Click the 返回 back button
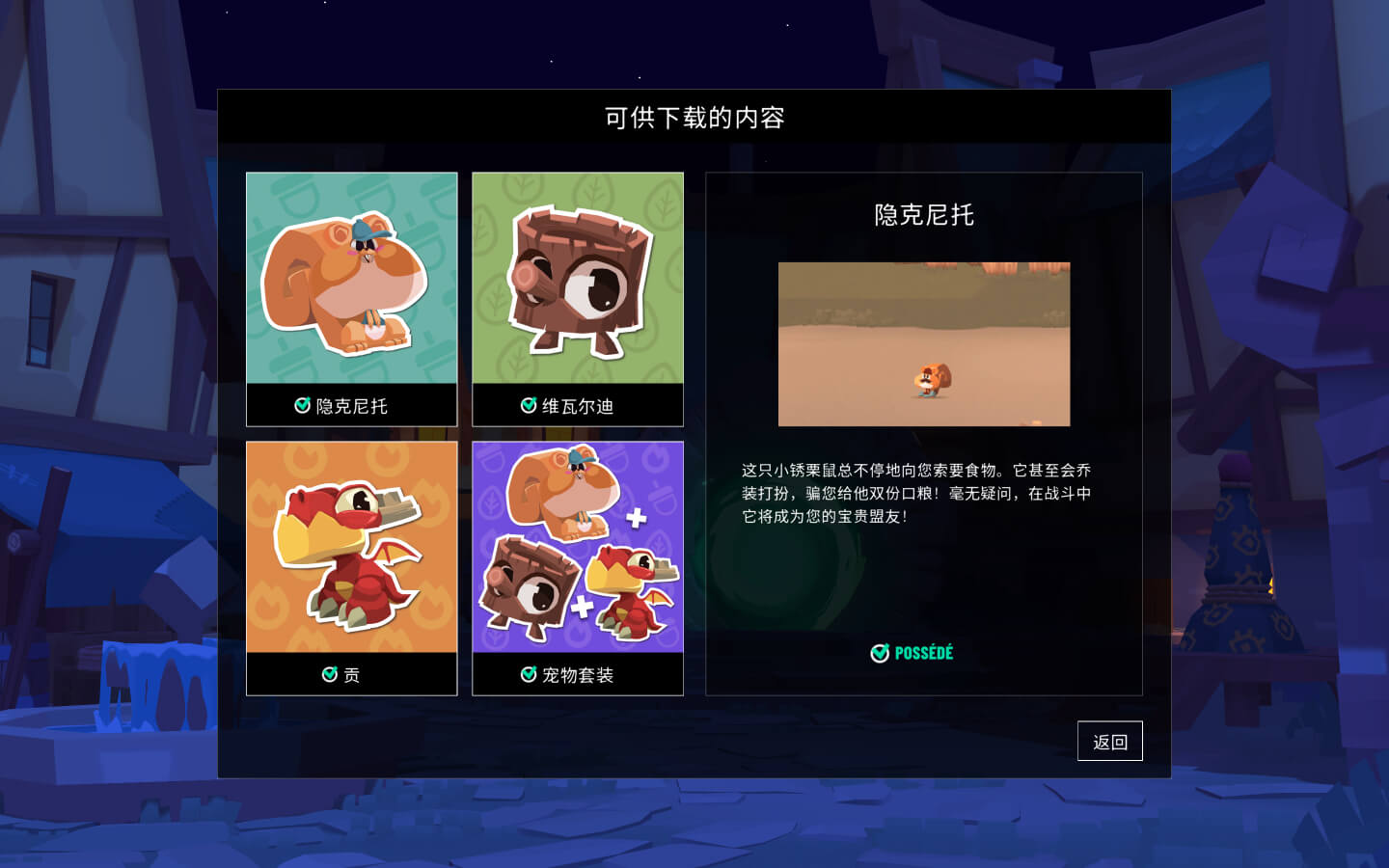The height and width of the screenshot is (868, 1389). click(x=1109, y=741)
